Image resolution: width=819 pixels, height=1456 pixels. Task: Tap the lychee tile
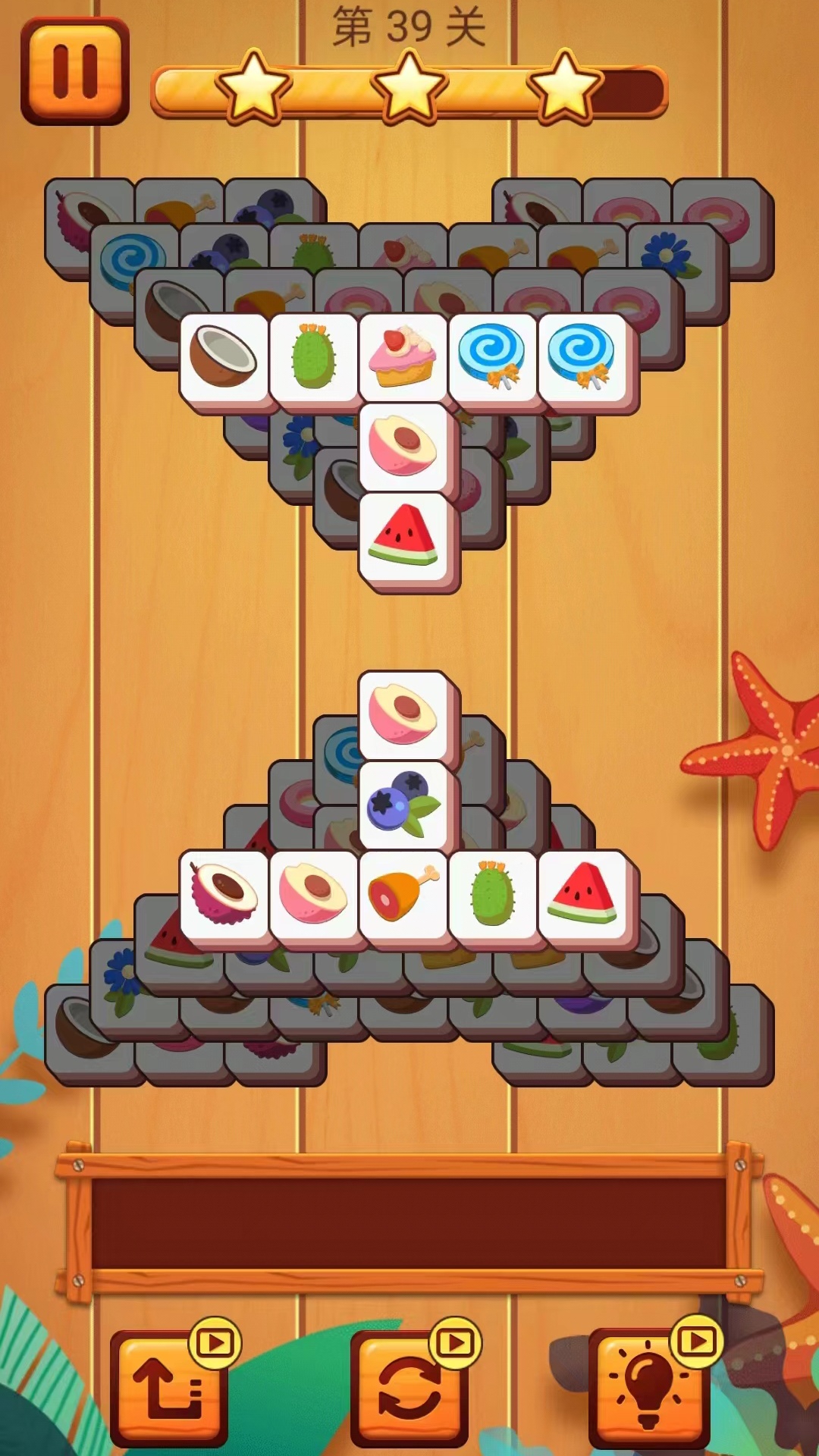[x=224, y=894]
